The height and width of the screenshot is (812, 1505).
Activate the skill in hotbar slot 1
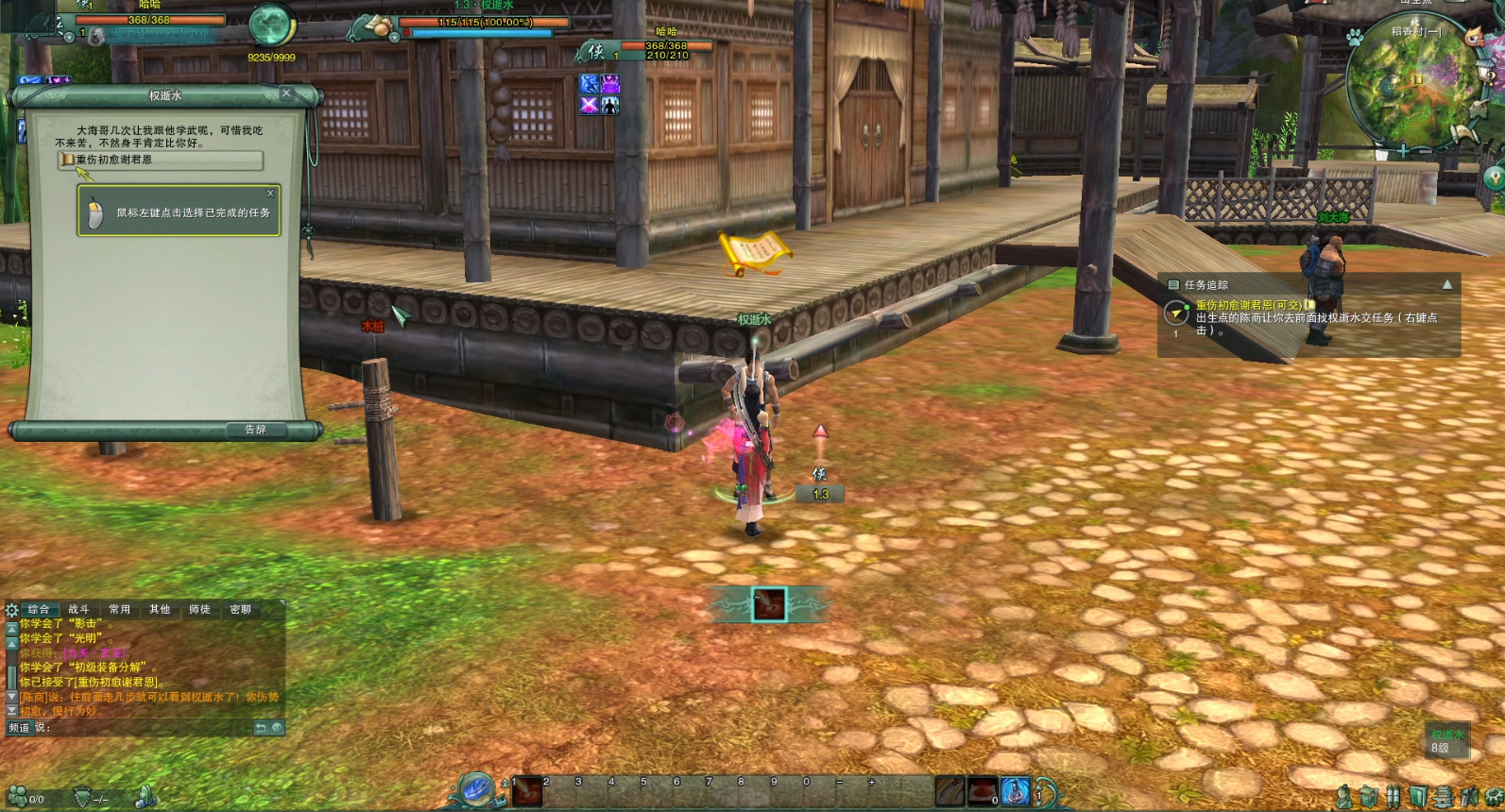click(527, 791)
